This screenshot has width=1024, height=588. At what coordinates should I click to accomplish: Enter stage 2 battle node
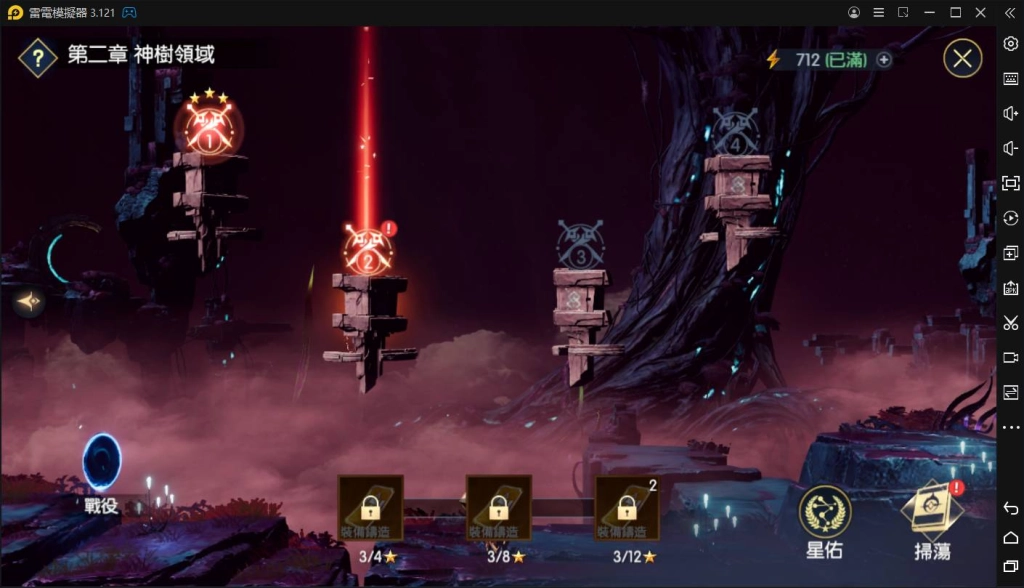[x=367, y=250]
